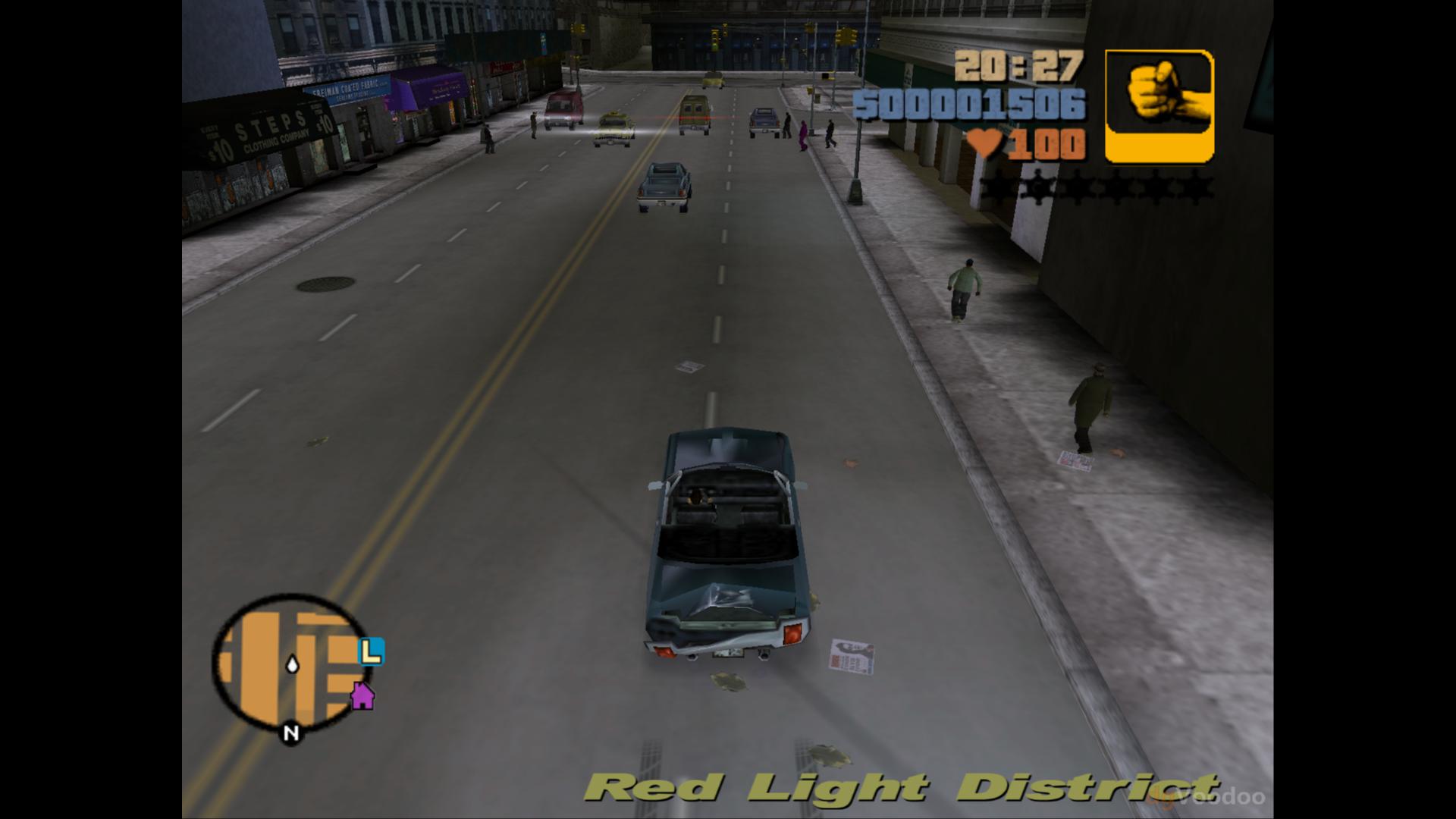The height and width of the screenshot is (819, 1456).
Task: Click the north N compass marker
Action: coord(290,733)
